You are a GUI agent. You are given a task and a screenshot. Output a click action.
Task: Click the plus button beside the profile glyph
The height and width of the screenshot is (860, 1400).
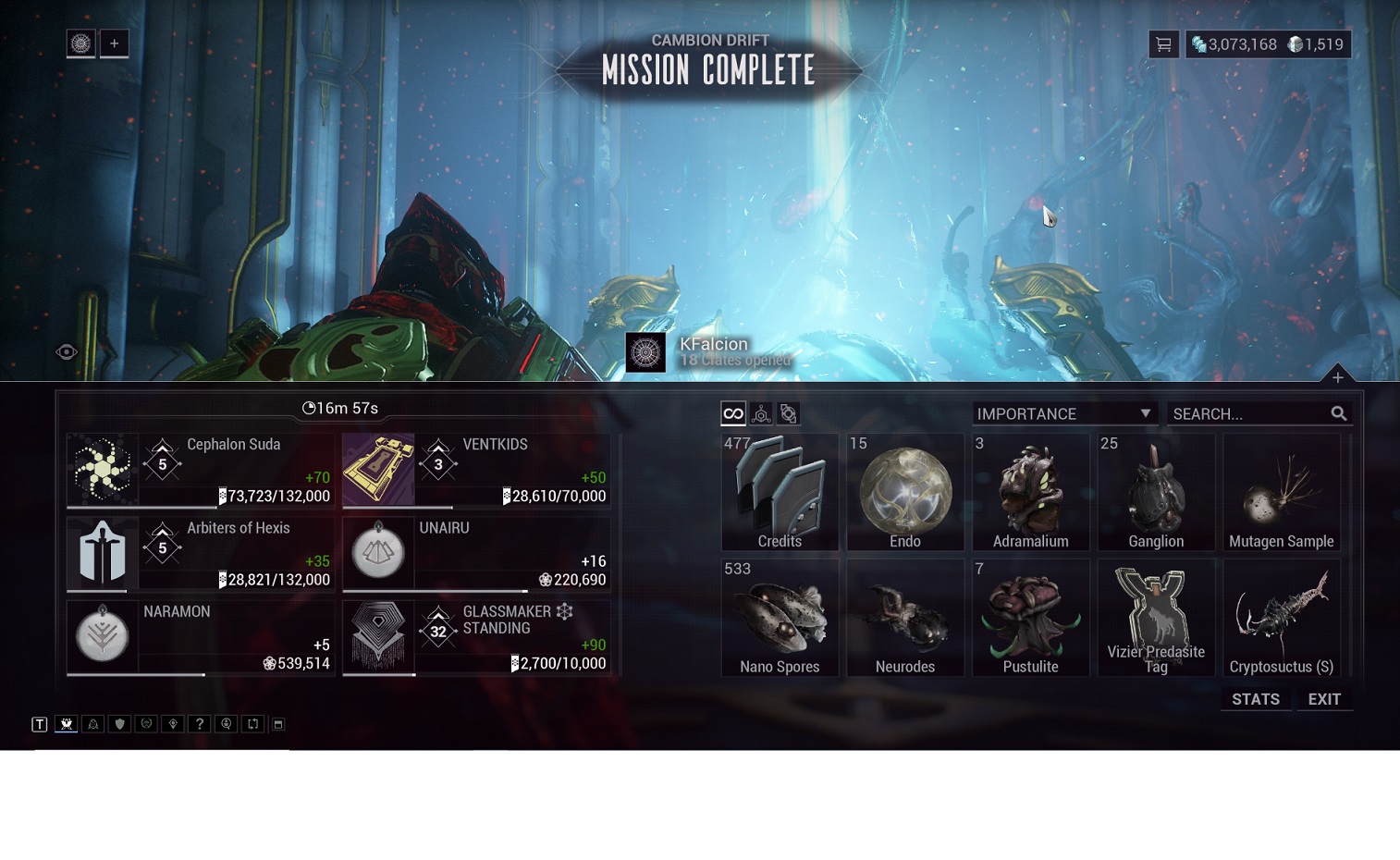coord(115,43)
